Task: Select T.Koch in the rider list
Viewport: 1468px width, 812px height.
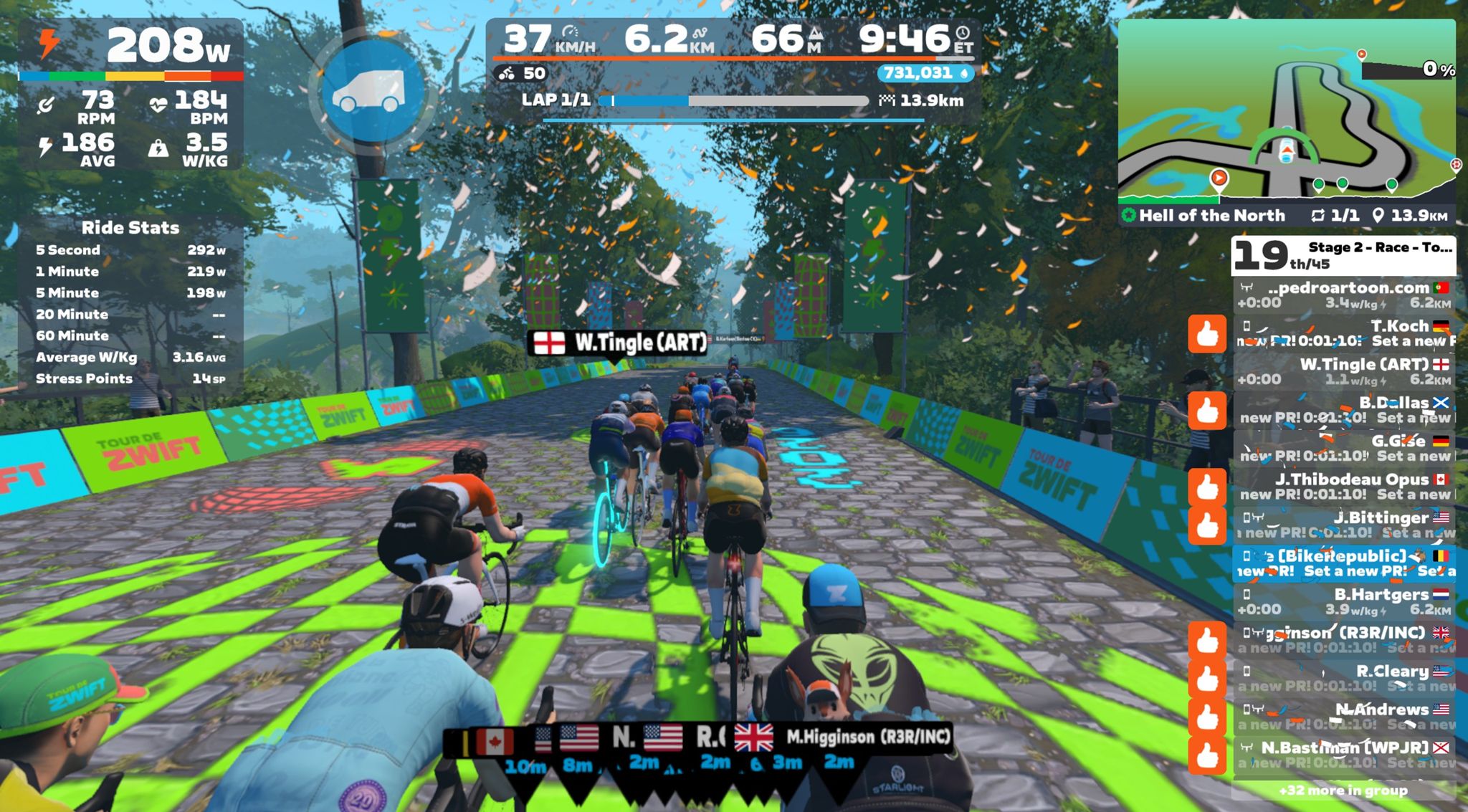Action: [1344, 333]
